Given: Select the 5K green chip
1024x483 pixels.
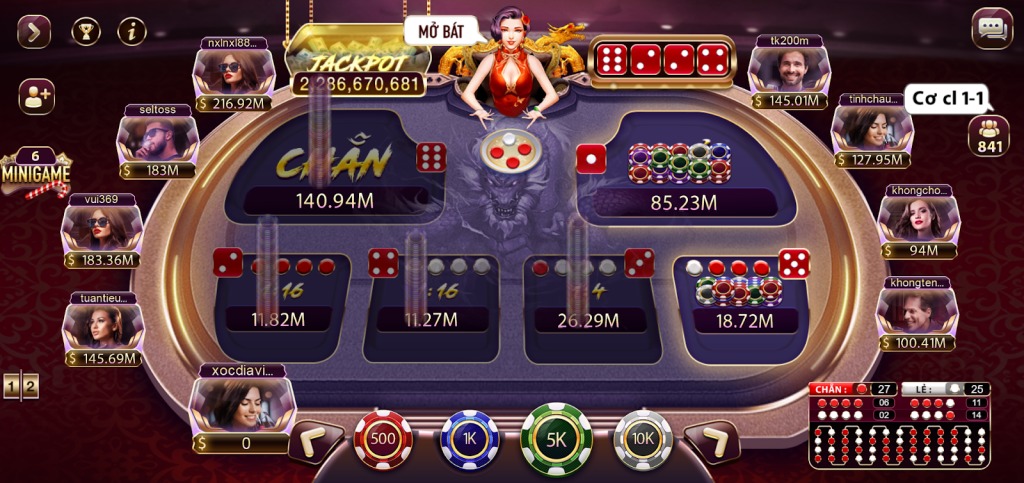Looking at the screenshot, I should tap(556, 438).
